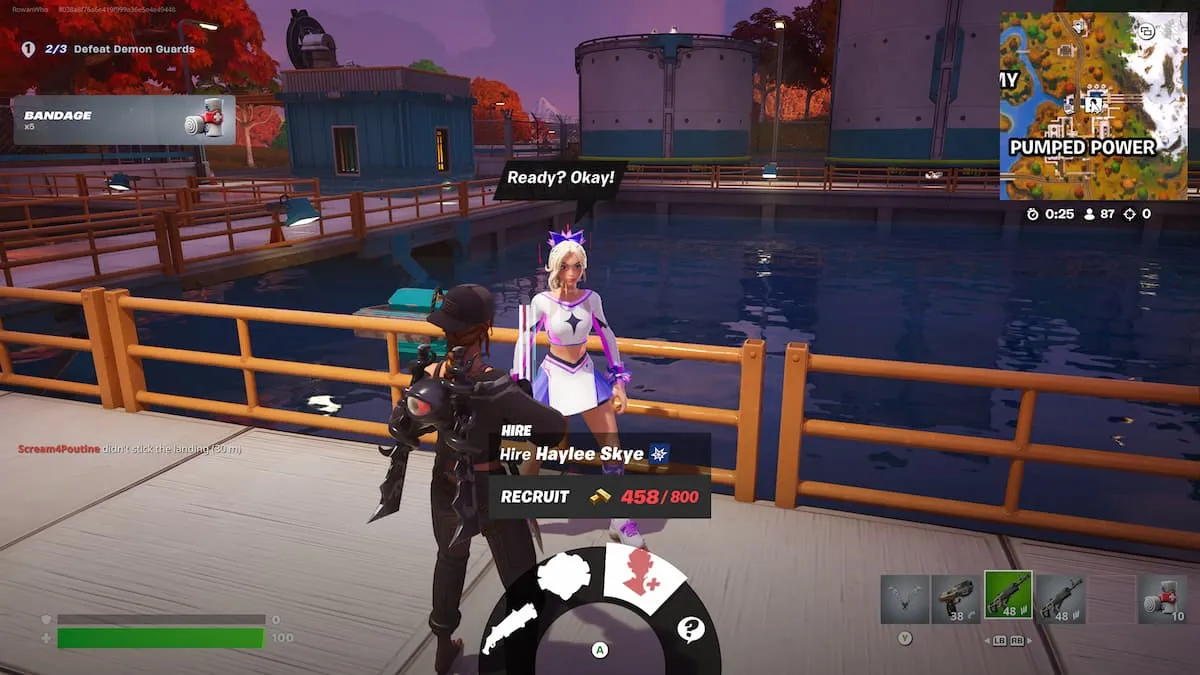Select the pickaxe slot
This screenshot has height=675, width=1200.
905,599
